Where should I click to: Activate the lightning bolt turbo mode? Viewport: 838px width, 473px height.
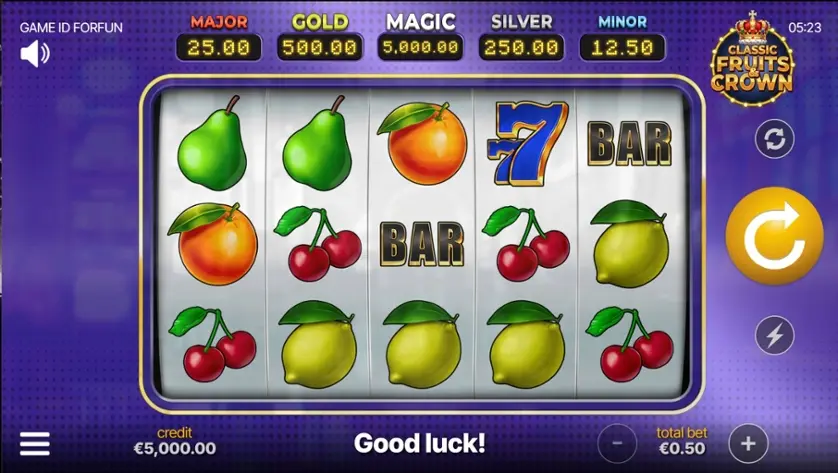pos(774,336)
